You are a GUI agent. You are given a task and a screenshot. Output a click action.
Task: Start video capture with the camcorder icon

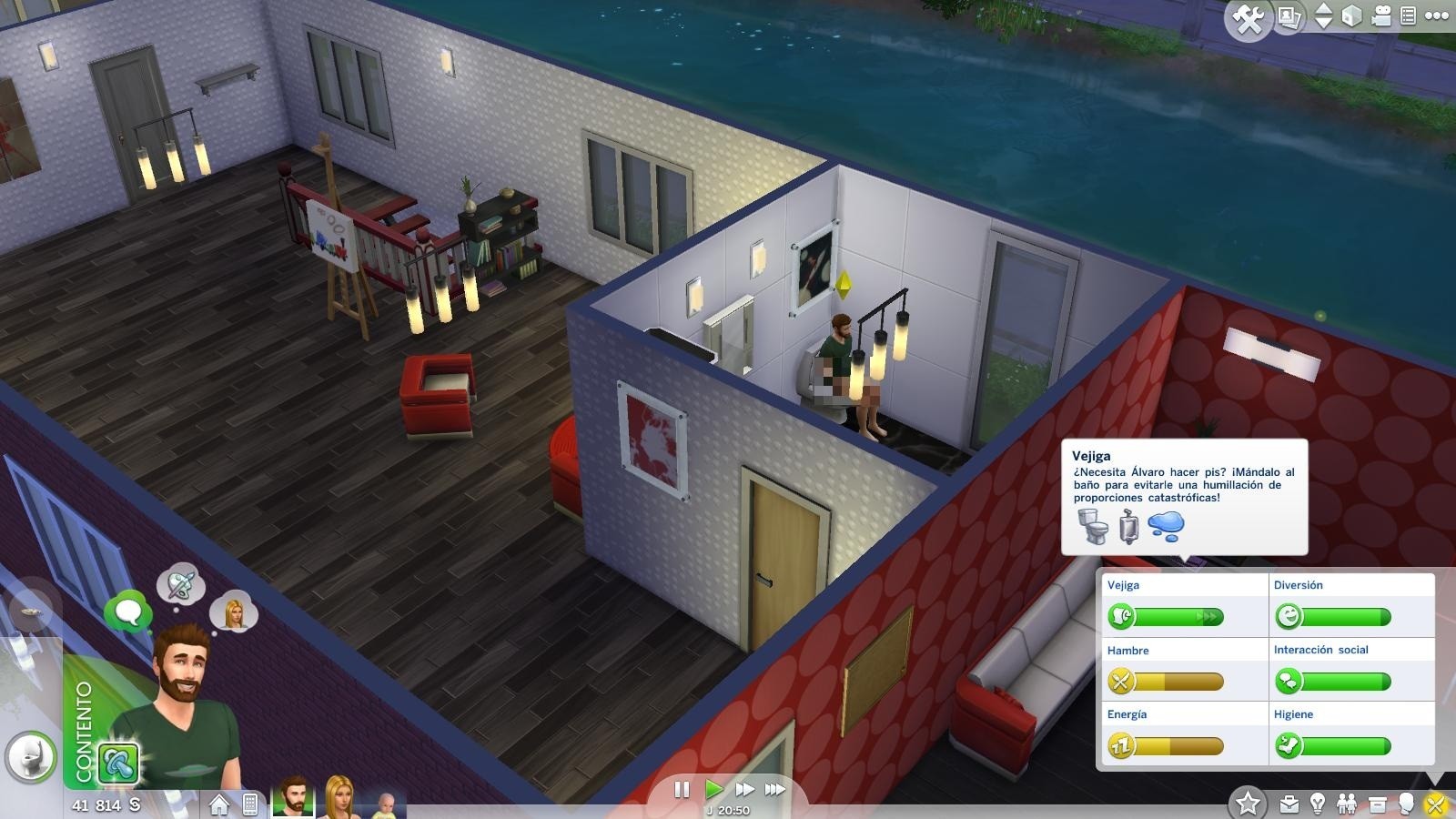coord(1382,15)
